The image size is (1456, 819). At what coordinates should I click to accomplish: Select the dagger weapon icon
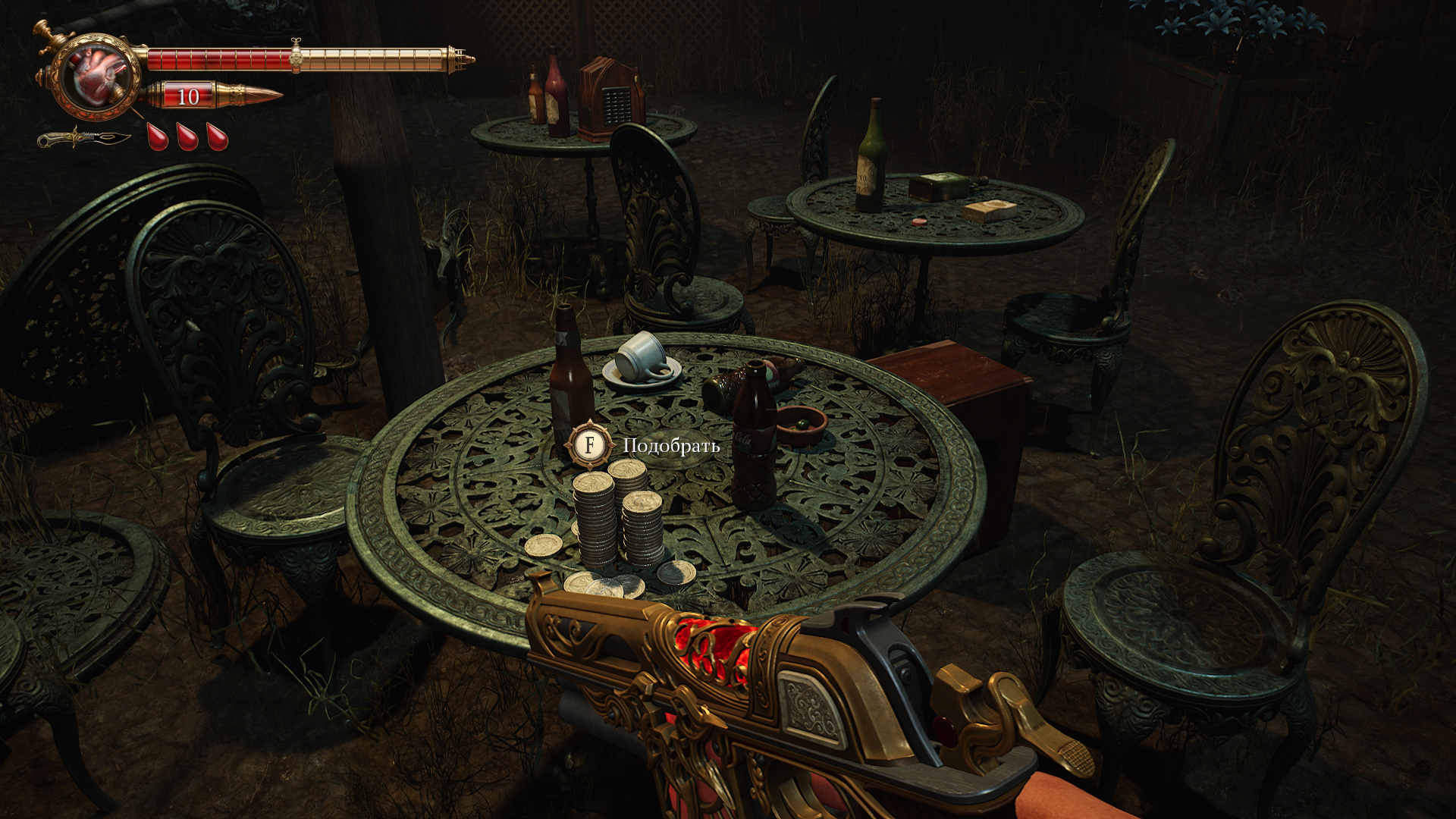[x=83, y=139]
